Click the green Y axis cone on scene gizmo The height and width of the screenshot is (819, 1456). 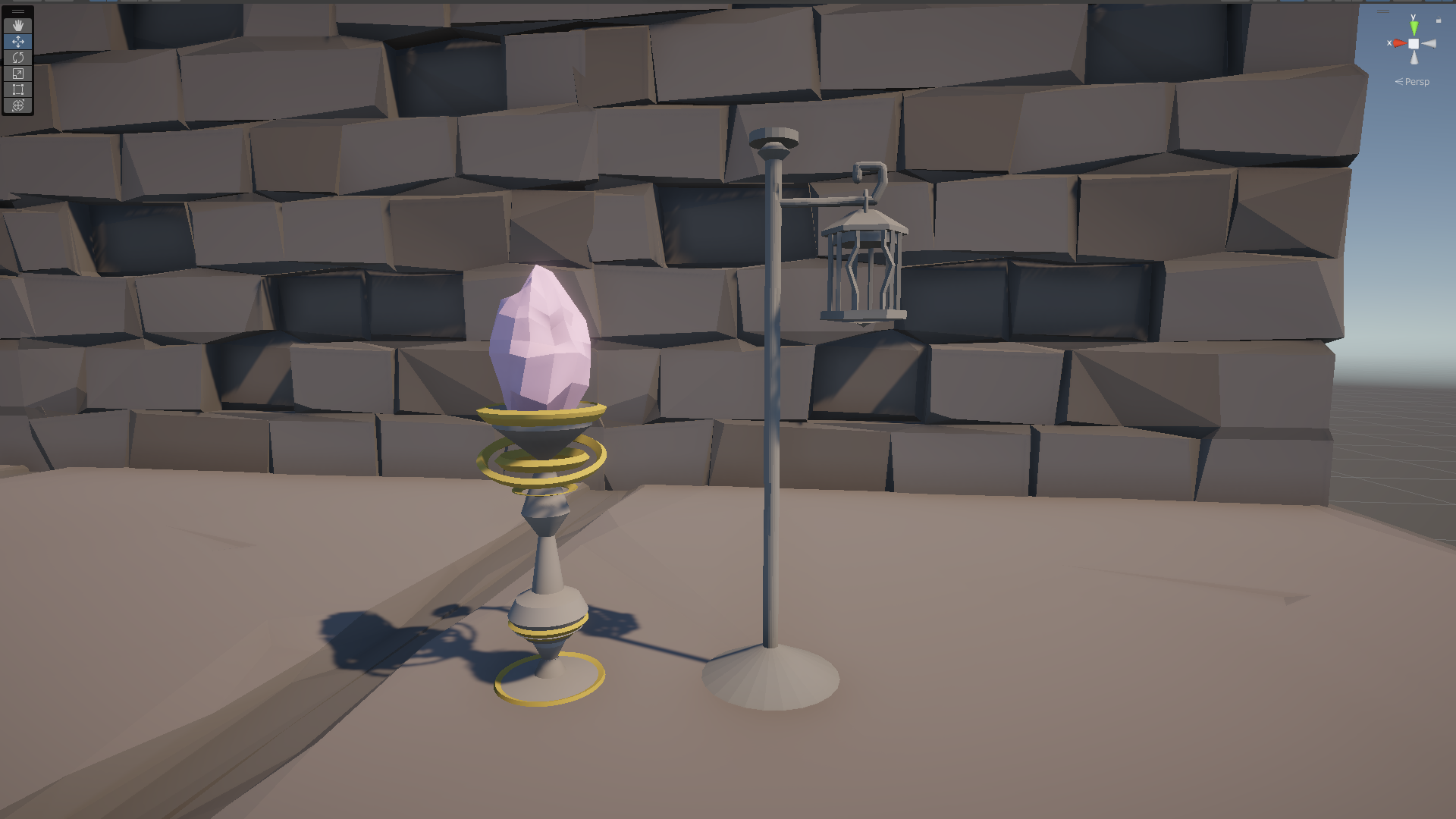pos(1414,27)
